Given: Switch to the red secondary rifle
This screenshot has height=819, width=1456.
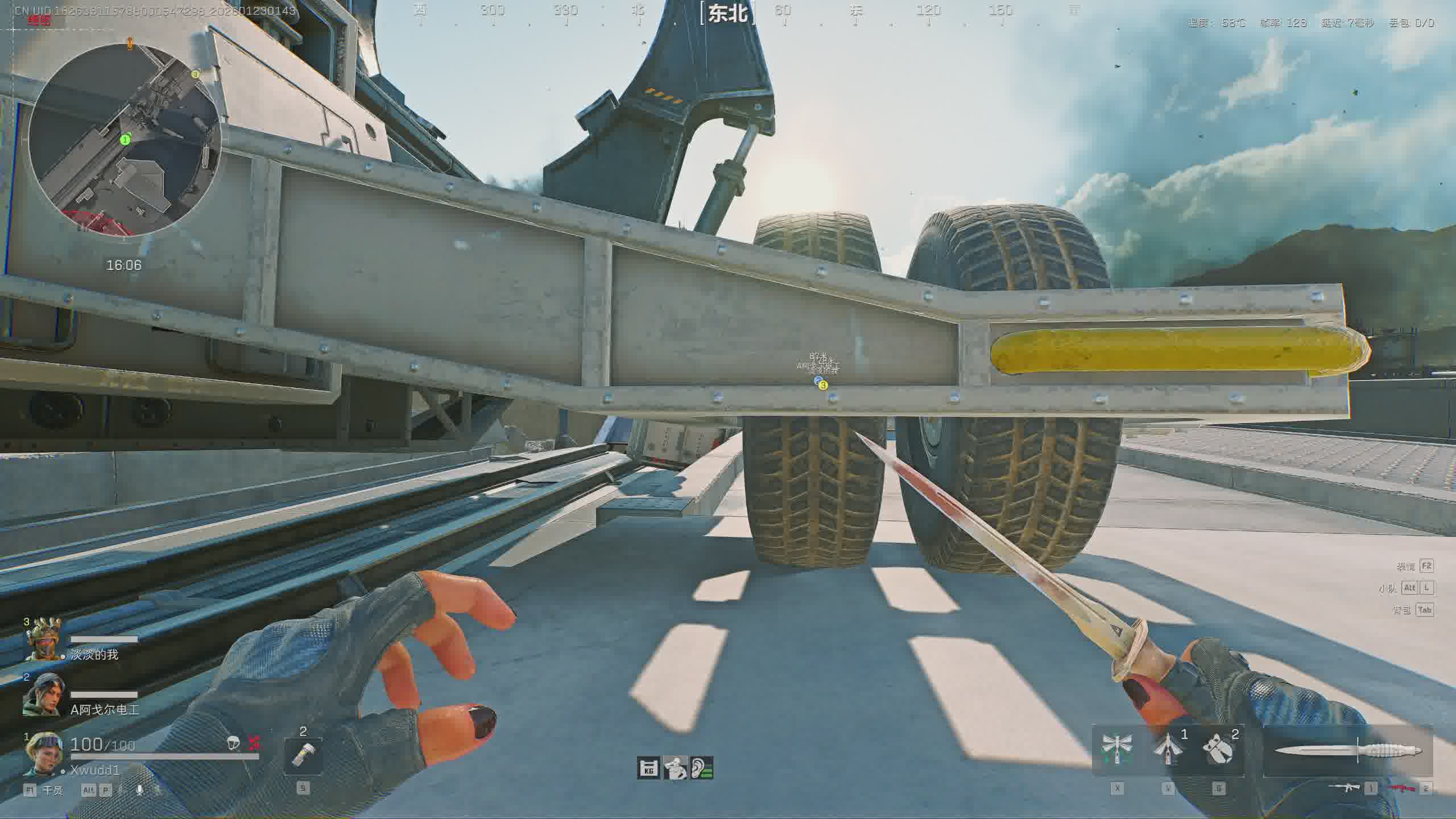Looking at the screenshot, I should [x=1401, y=788].
